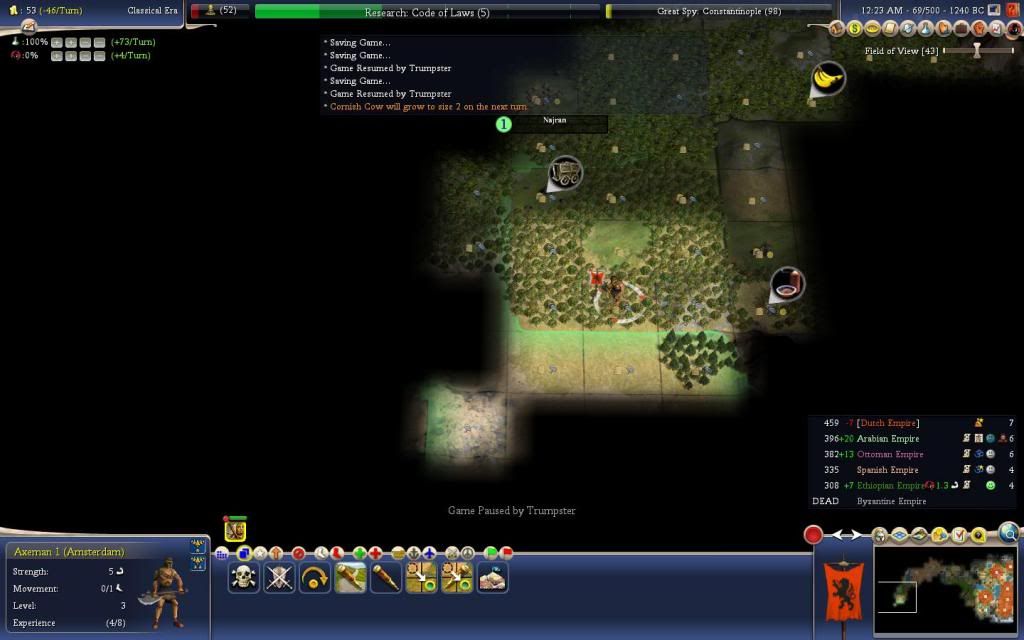This screenshot has width=1024, height=640.
Task: Open the globe view magnifier button
Action: [1009, 532]
